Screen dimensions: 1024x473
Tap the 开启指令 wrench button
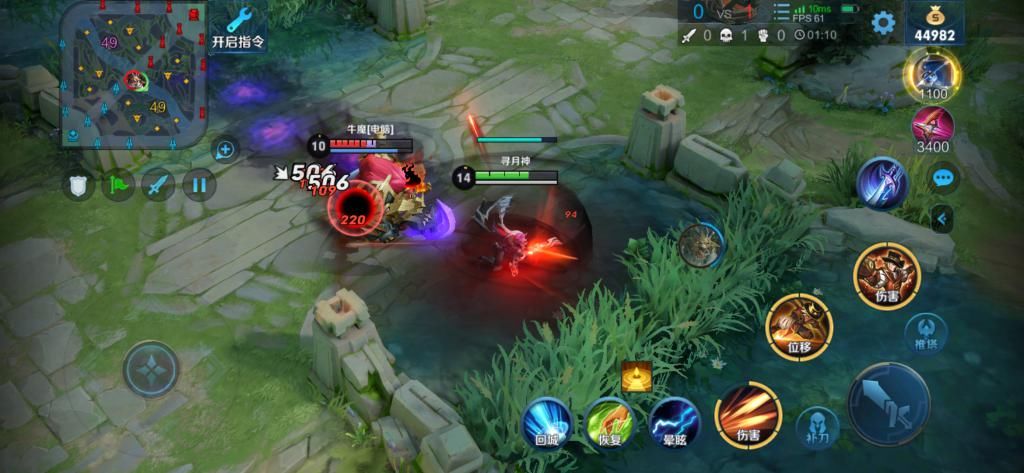[240, 27]
